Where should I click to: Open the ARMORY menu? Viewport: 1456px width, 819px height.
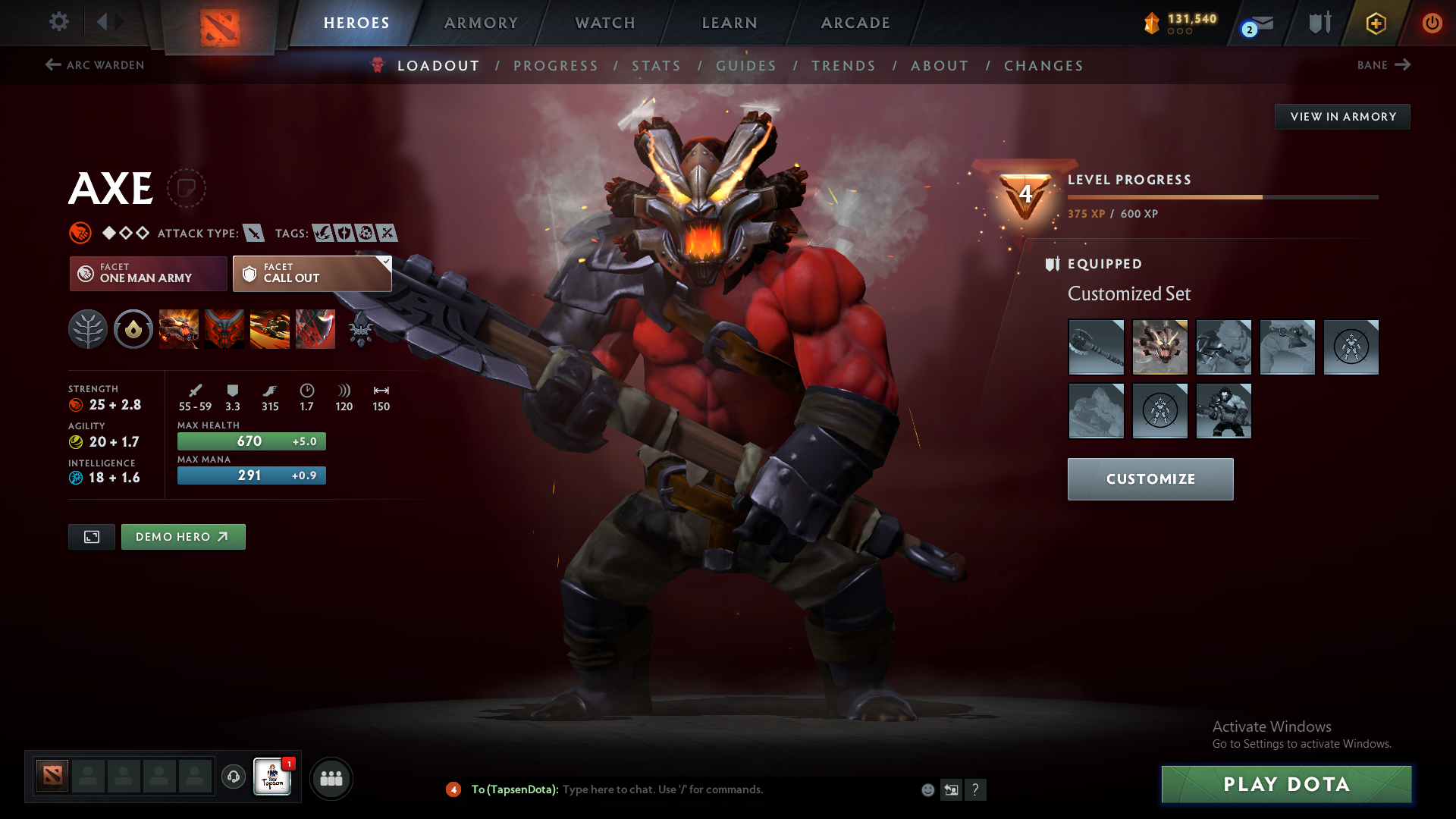481,23
